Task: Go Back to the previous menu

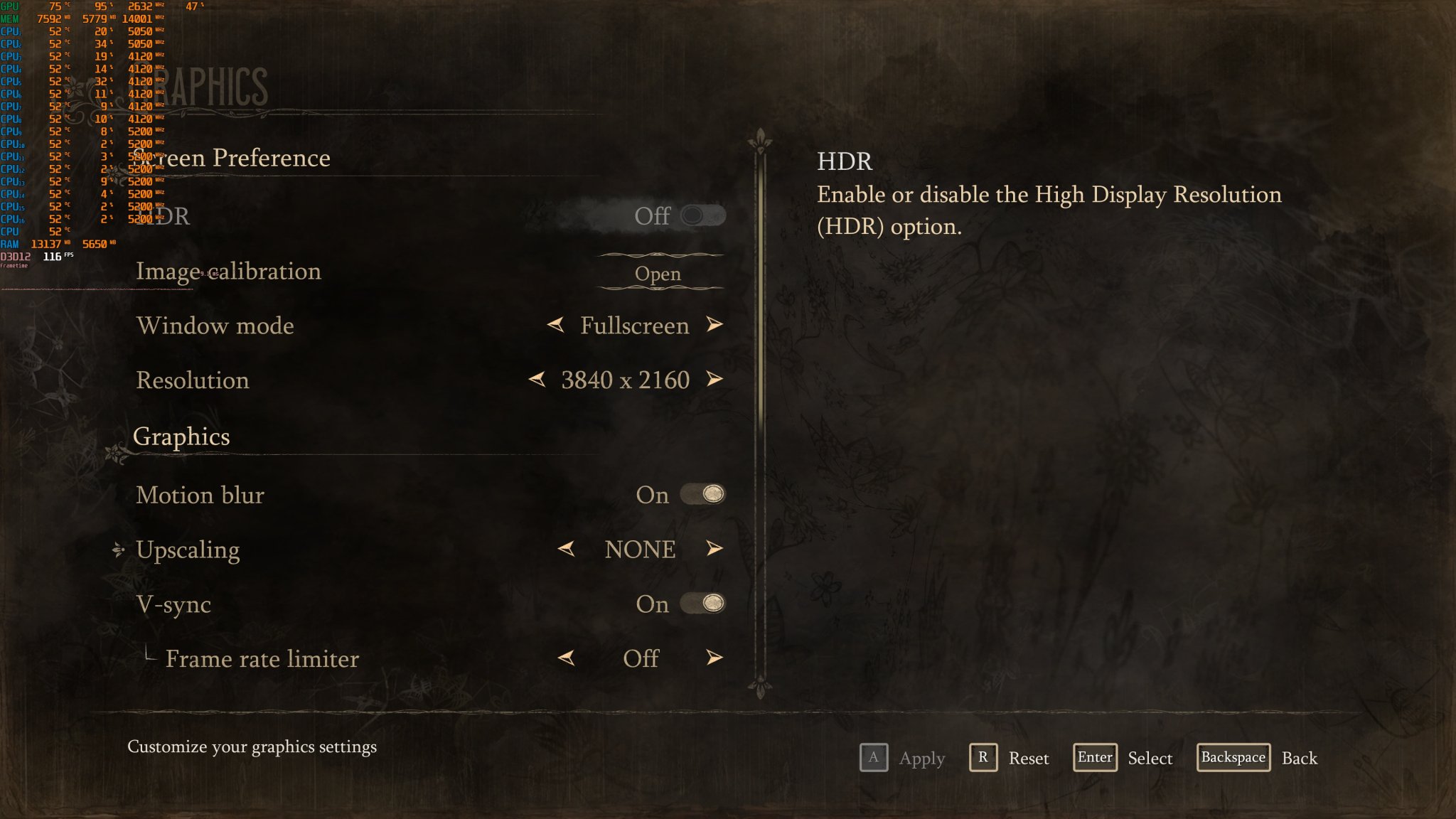Action: coord(1233,758)
